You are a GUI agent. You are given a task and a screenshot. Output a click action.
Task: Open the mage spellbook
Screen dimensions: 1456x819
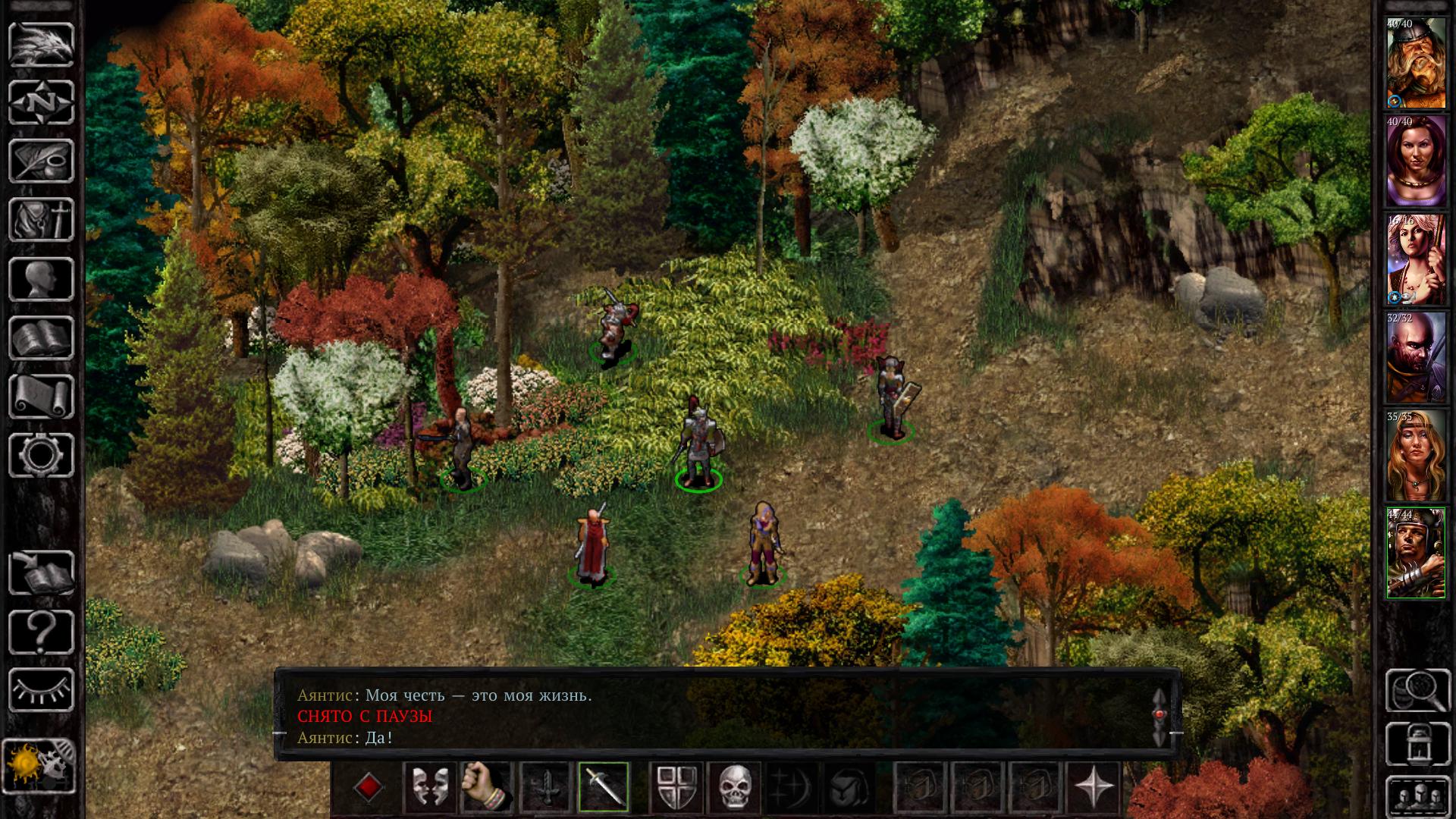click(x=41, y=337)
